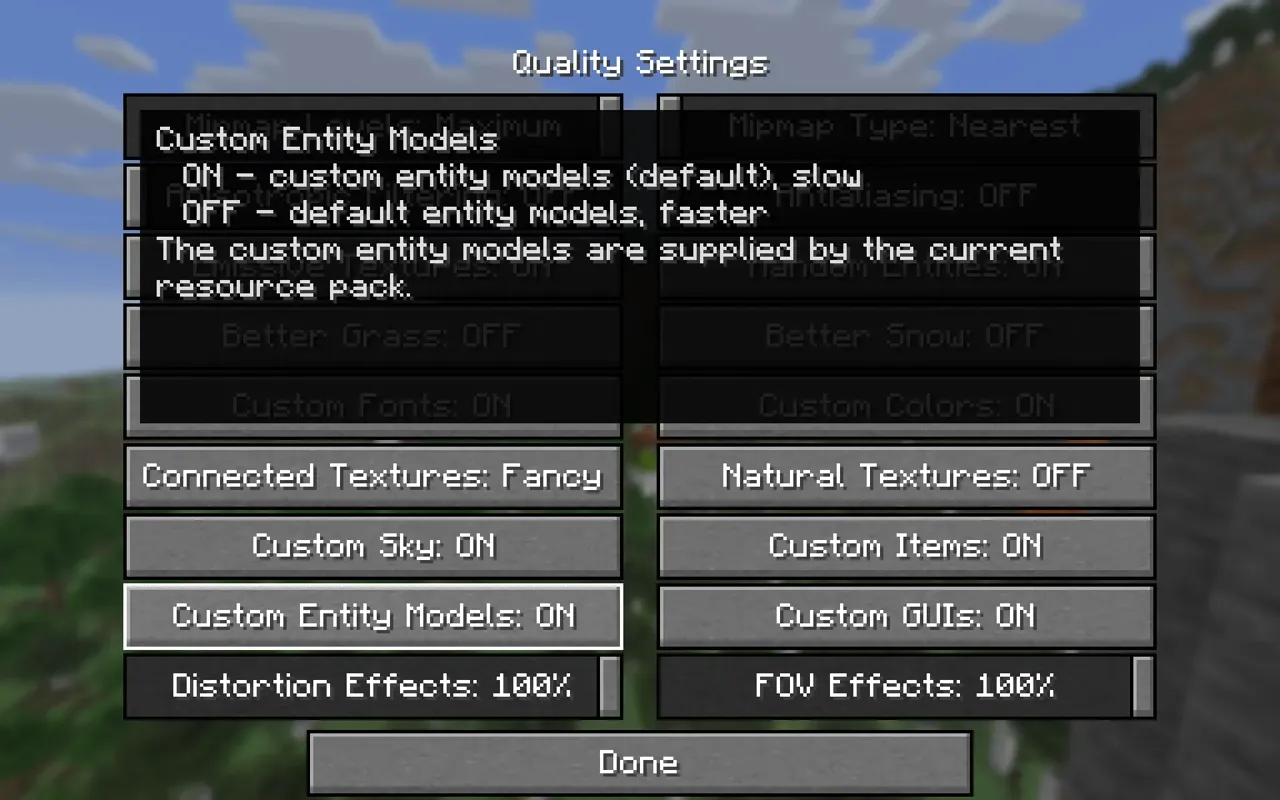Adjust the Mipmap Levels slider
Viewport: 1280px width, 800px height.
[x=373, y=126]
